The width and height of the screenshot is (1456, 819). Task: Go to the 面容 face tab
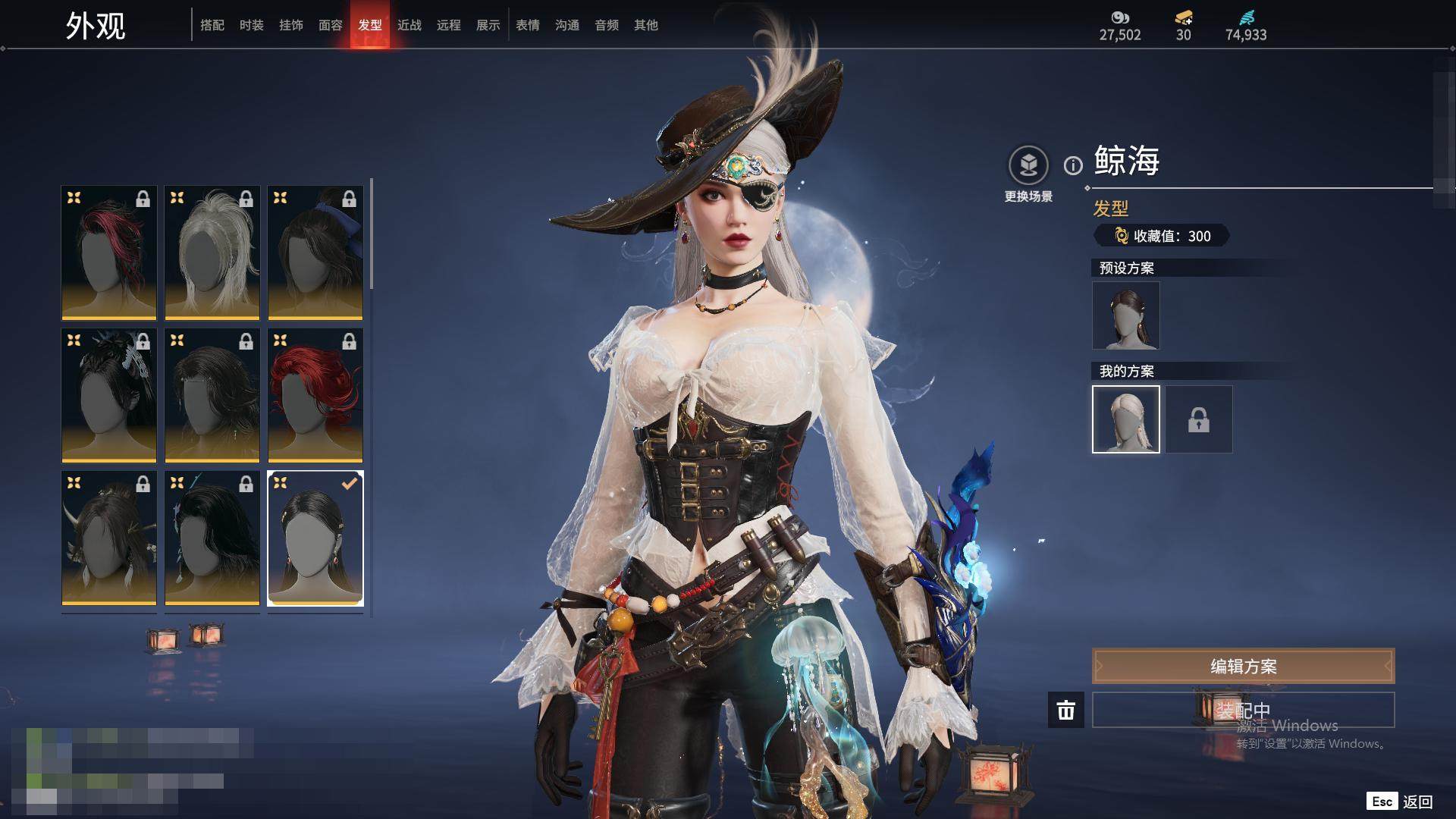click(331, 25)
